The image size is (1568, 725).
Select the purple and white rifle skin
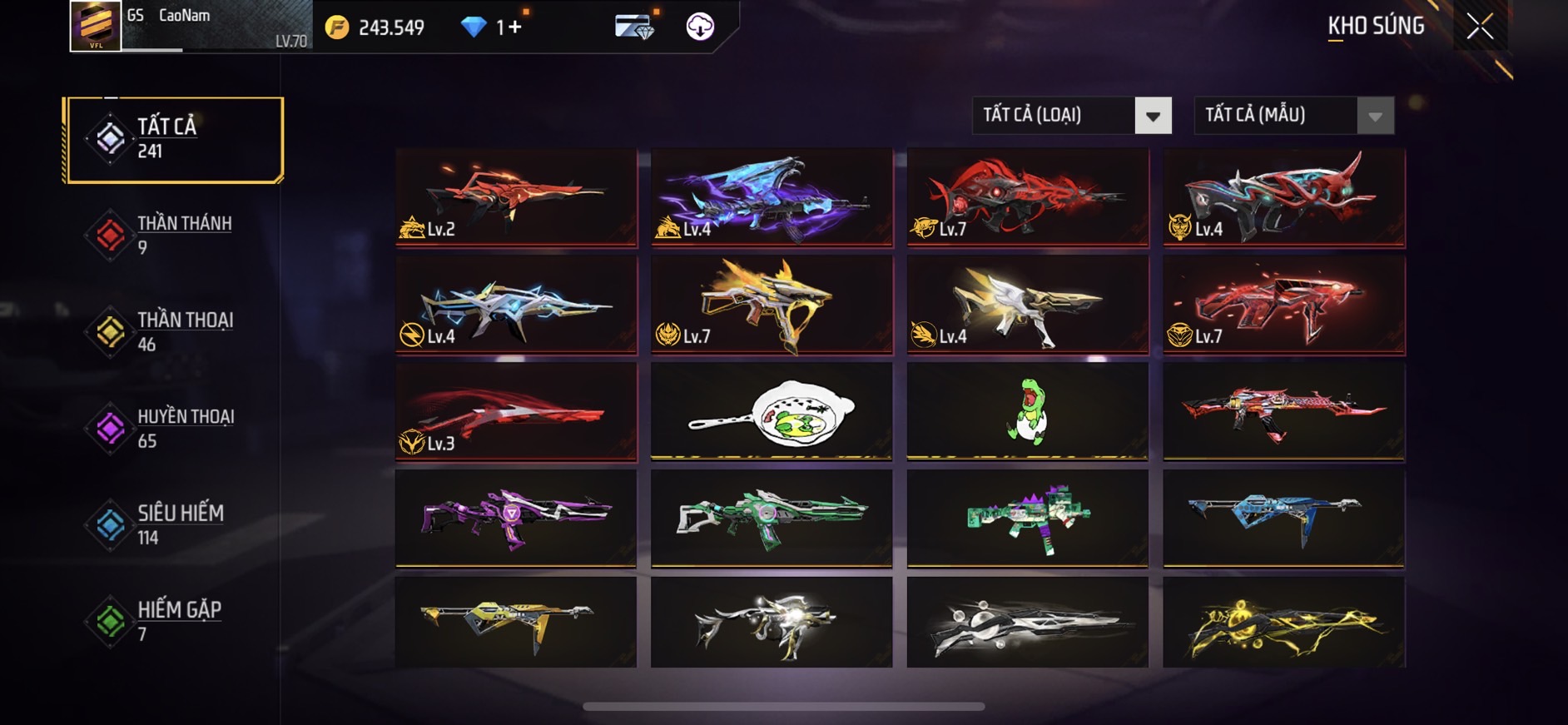516,518
